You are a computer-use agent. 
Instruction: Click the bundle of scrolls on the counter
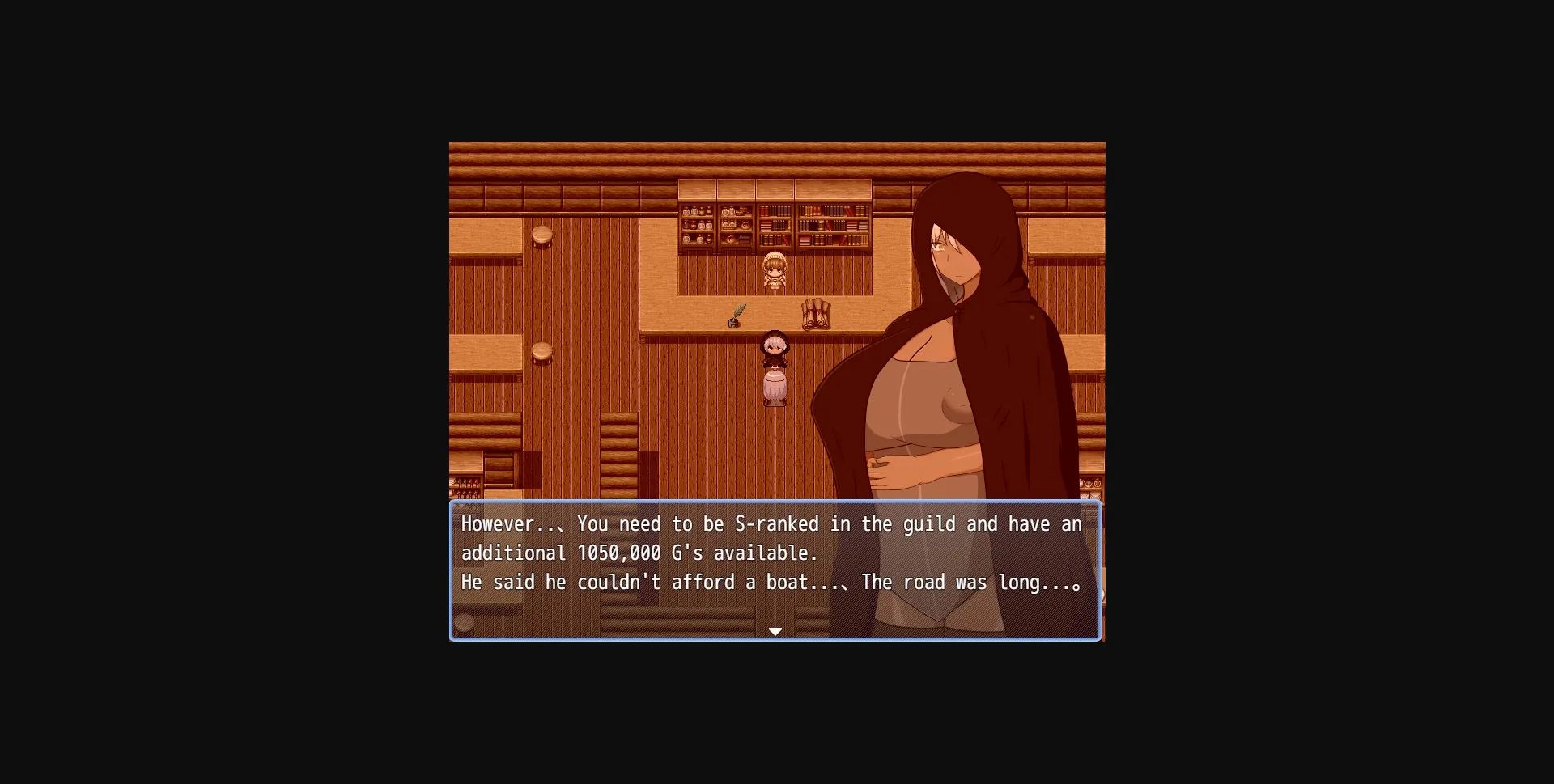pos(816,316)
